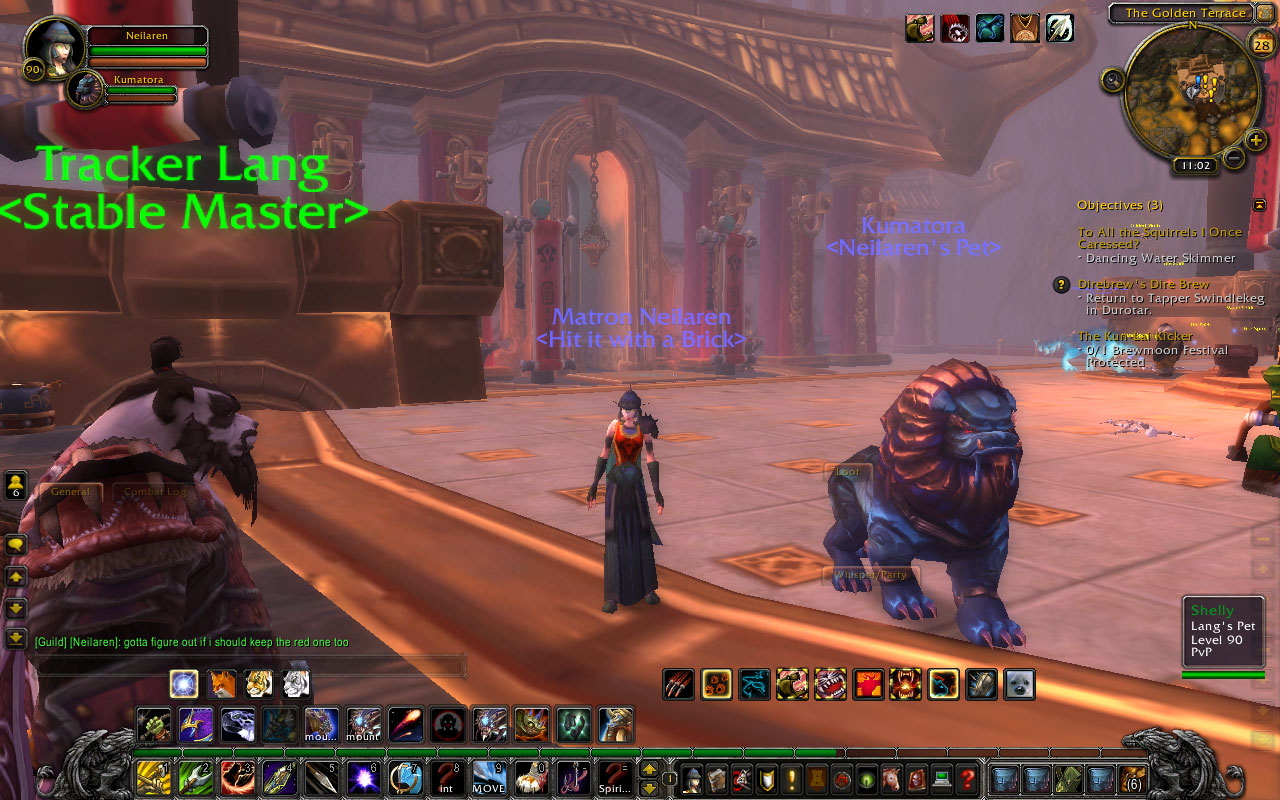The height and width of the screenshot is (800, 1280).
Task: Zoom out the minimap with minus button
Action: (x=1234, y=157)
